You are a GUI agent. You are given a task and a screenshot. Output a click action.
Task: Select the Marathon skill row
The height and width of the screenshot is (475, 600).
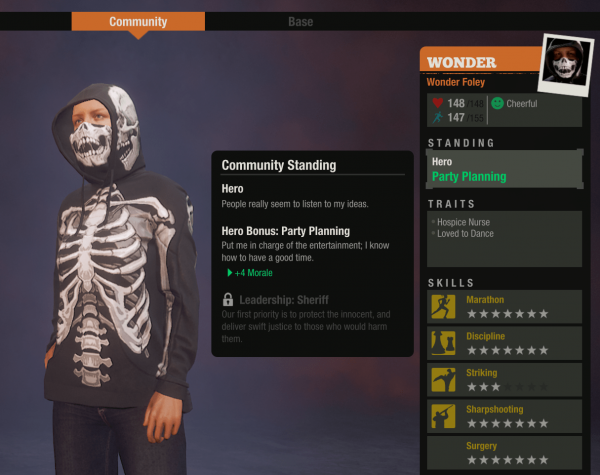(504, 307)
